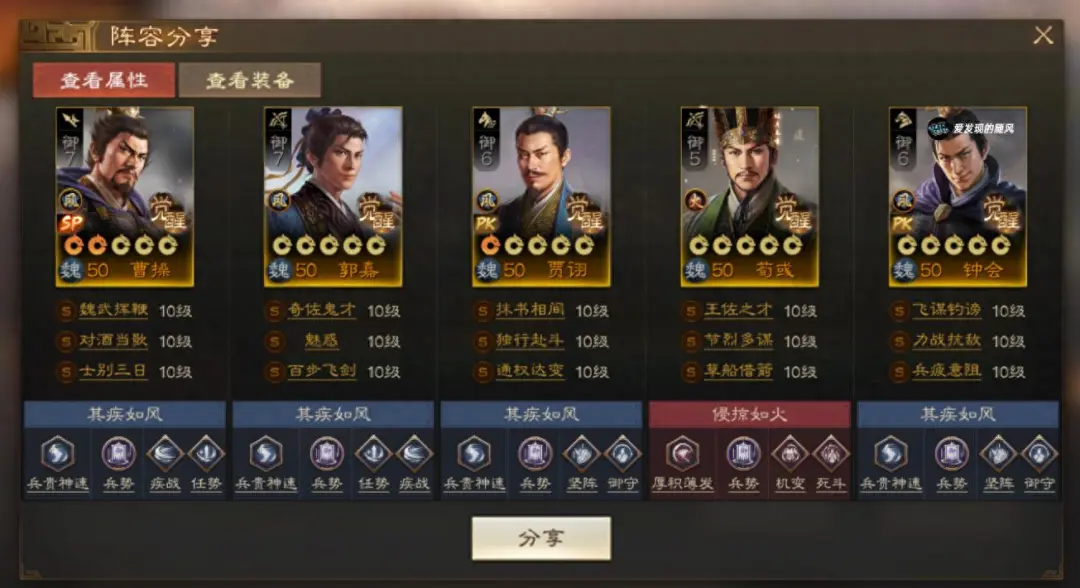The image size is (1080, 588).
Task: Select the 荀彧 hero card
Action: [749, 196]
